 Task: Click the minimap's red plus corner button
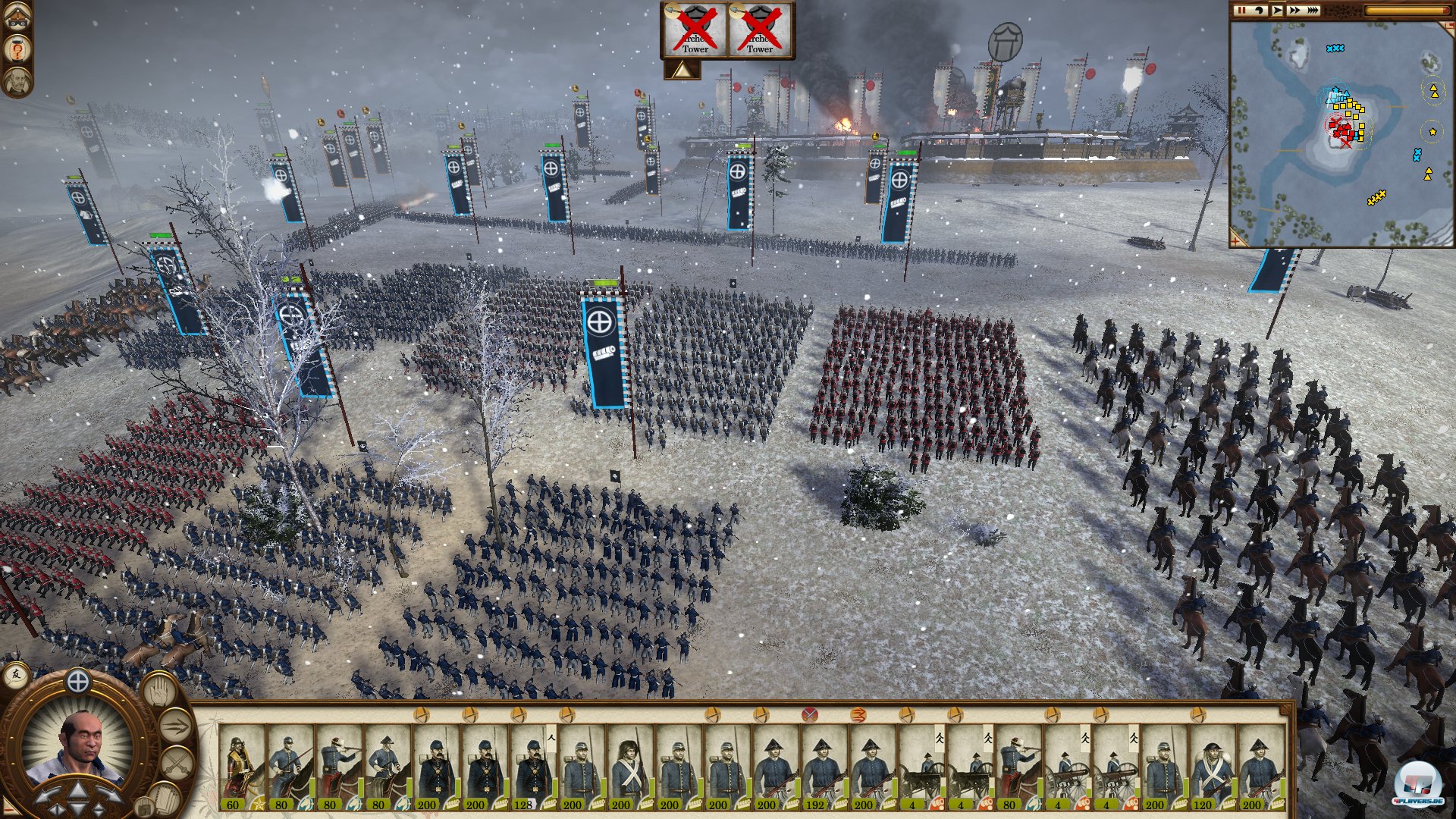pos(1238,240)
